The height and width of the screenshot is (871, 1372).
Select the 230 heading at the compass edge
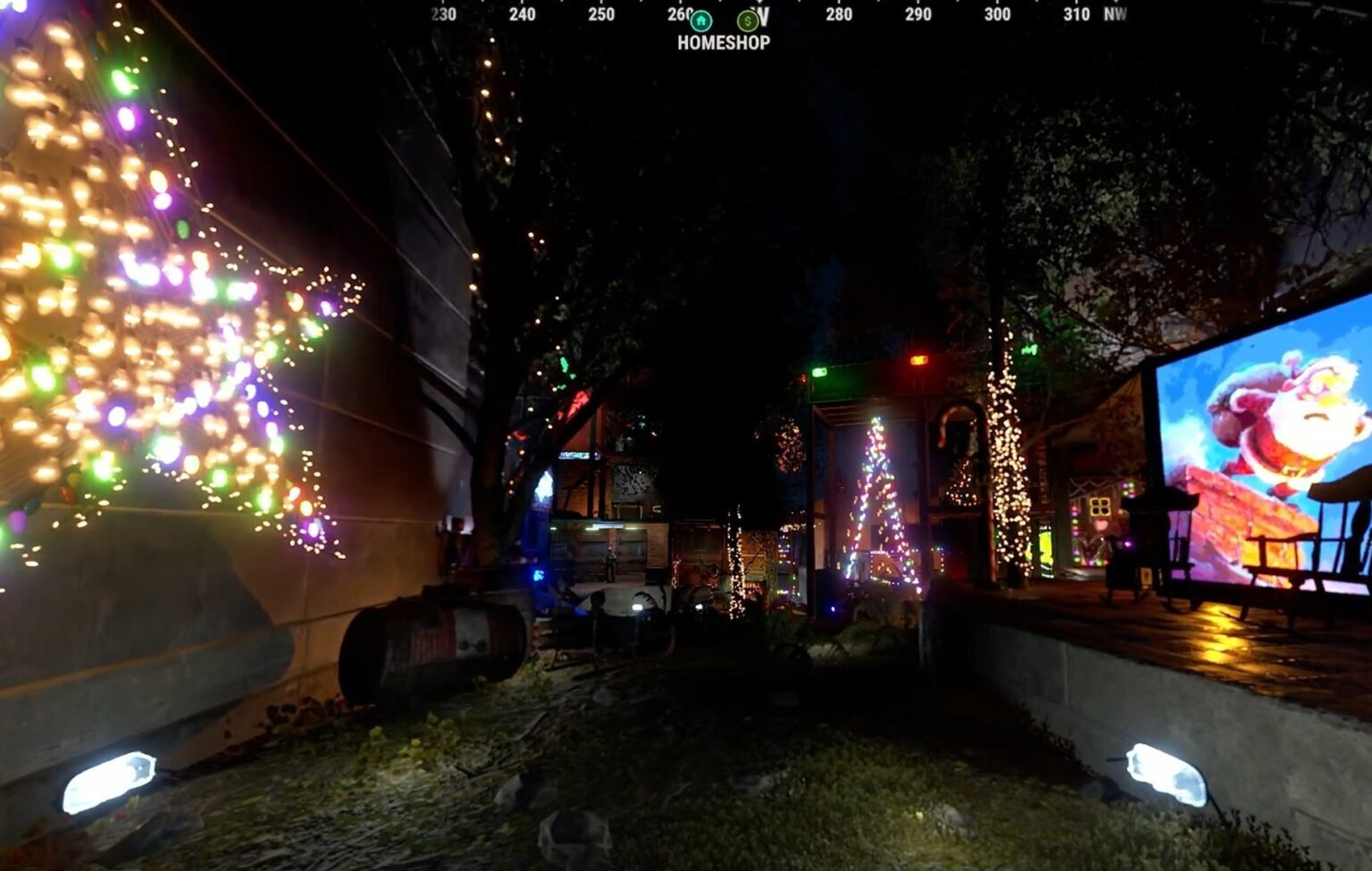point(442,14)
